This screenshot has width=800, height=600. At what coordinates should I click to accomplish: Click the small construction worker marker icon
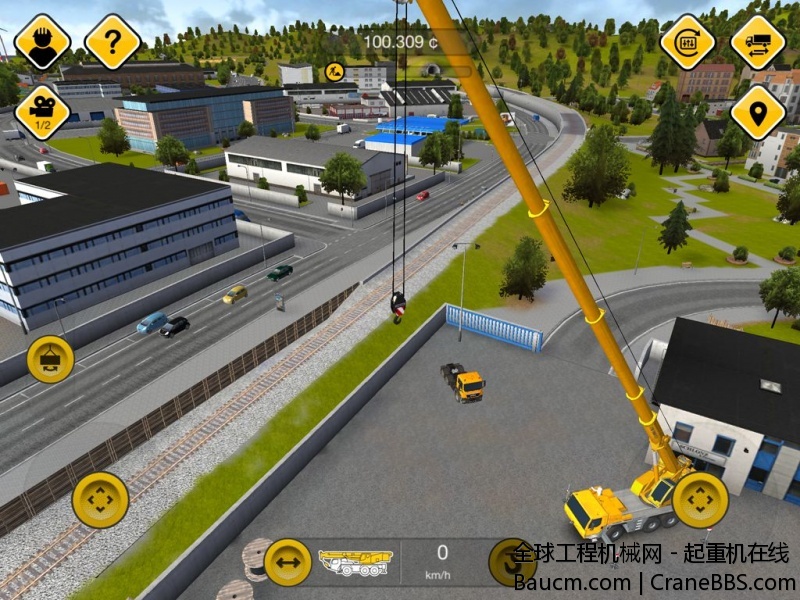pos(334,71)
